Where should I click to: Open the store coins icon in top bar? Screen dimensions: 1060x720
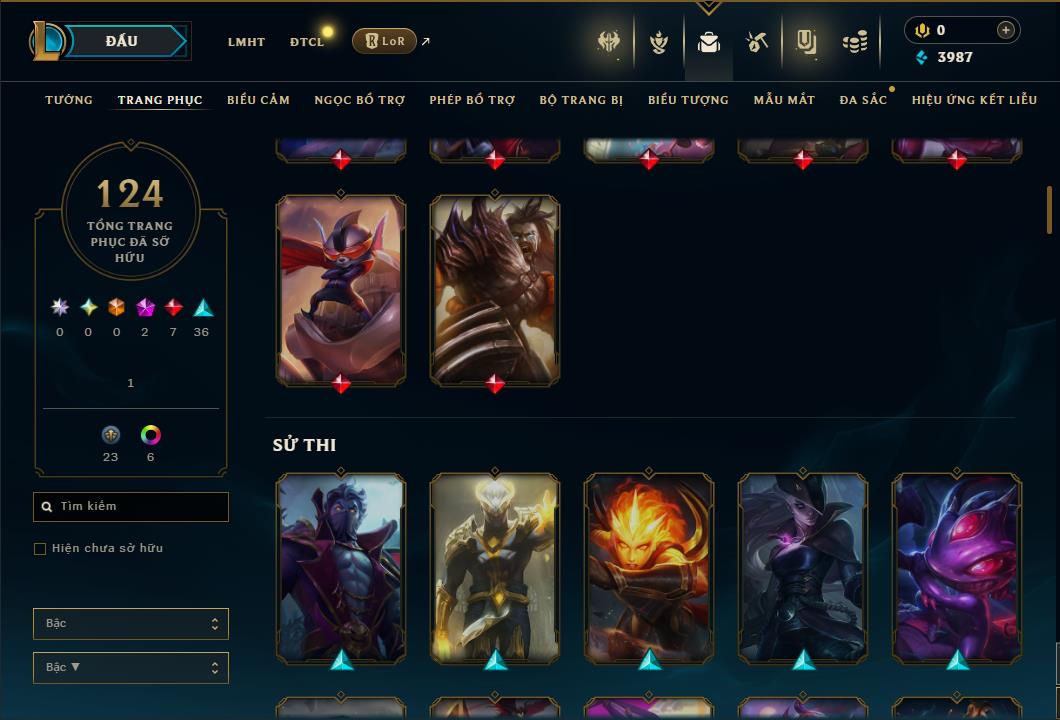coord(854,42)
